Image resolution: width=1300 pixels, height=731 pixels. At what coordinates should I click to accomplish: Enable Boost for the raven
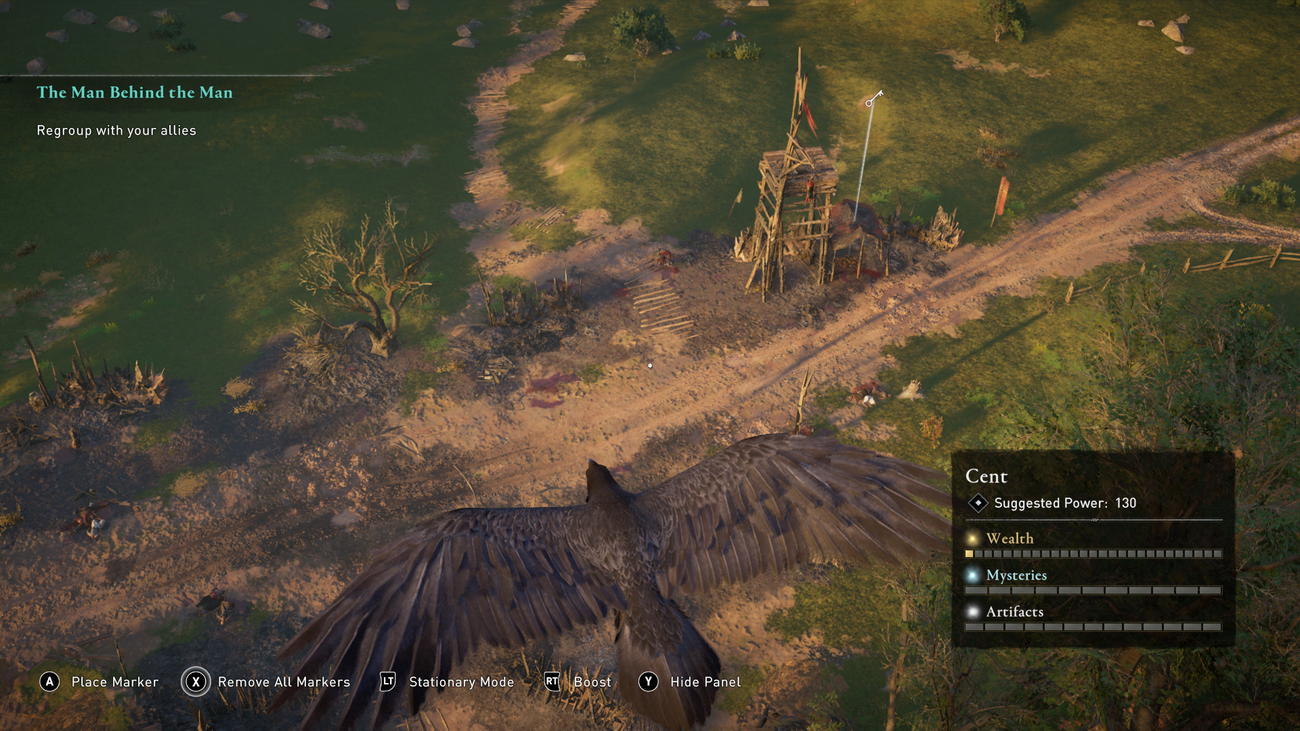point(594,681)
